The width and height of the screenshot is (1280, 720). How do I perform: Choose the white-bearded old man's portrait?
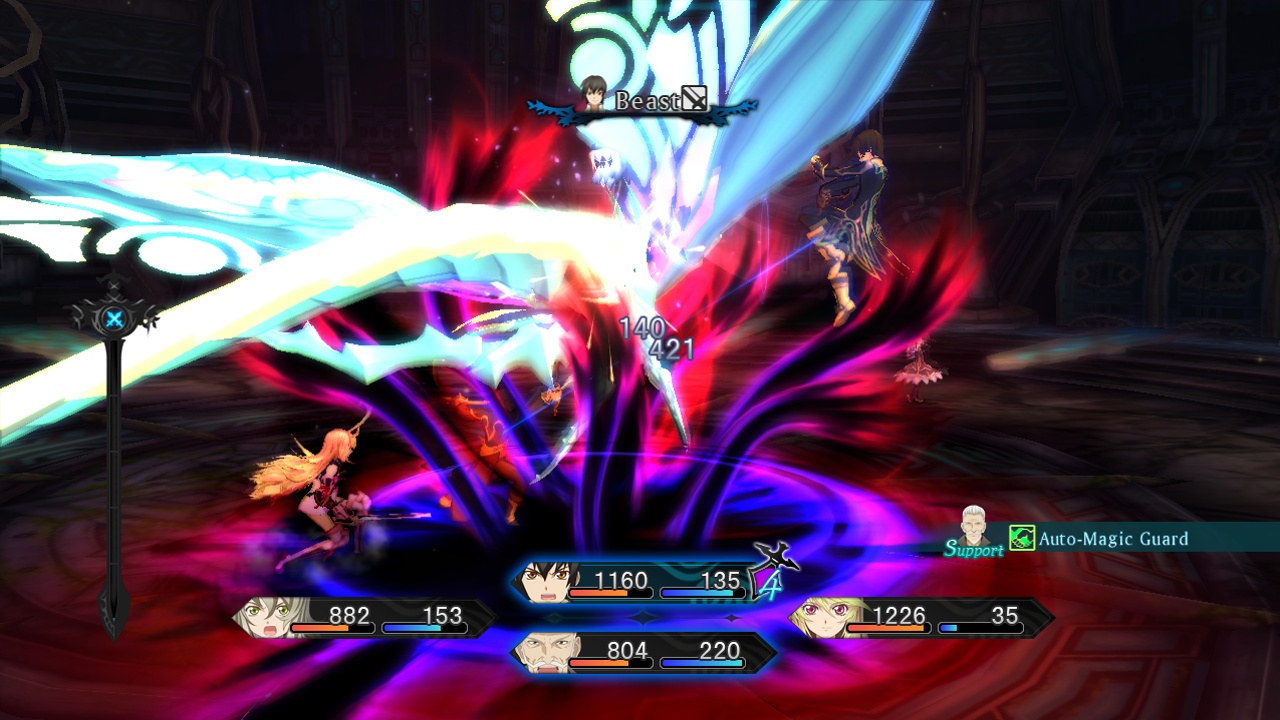pyautogui.click(x=547, y=653)
